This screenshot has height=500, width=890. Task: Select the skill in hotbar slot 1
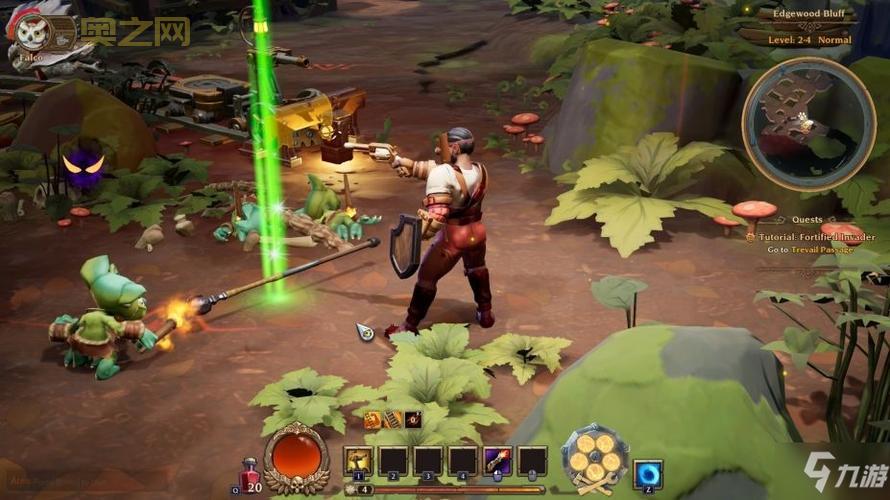point(357,461)
